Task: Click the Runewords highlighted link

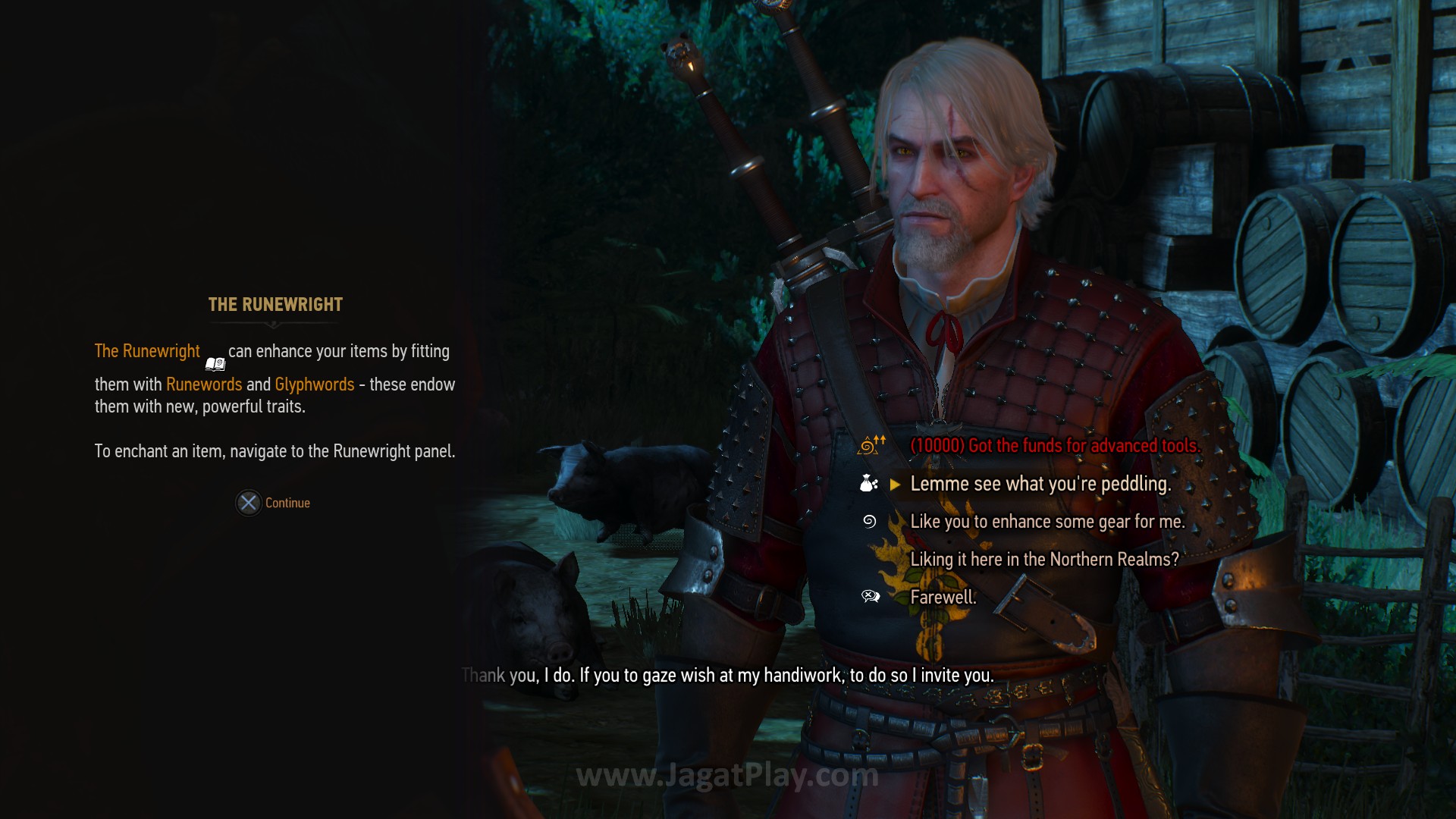Action: tap(204, 384)
